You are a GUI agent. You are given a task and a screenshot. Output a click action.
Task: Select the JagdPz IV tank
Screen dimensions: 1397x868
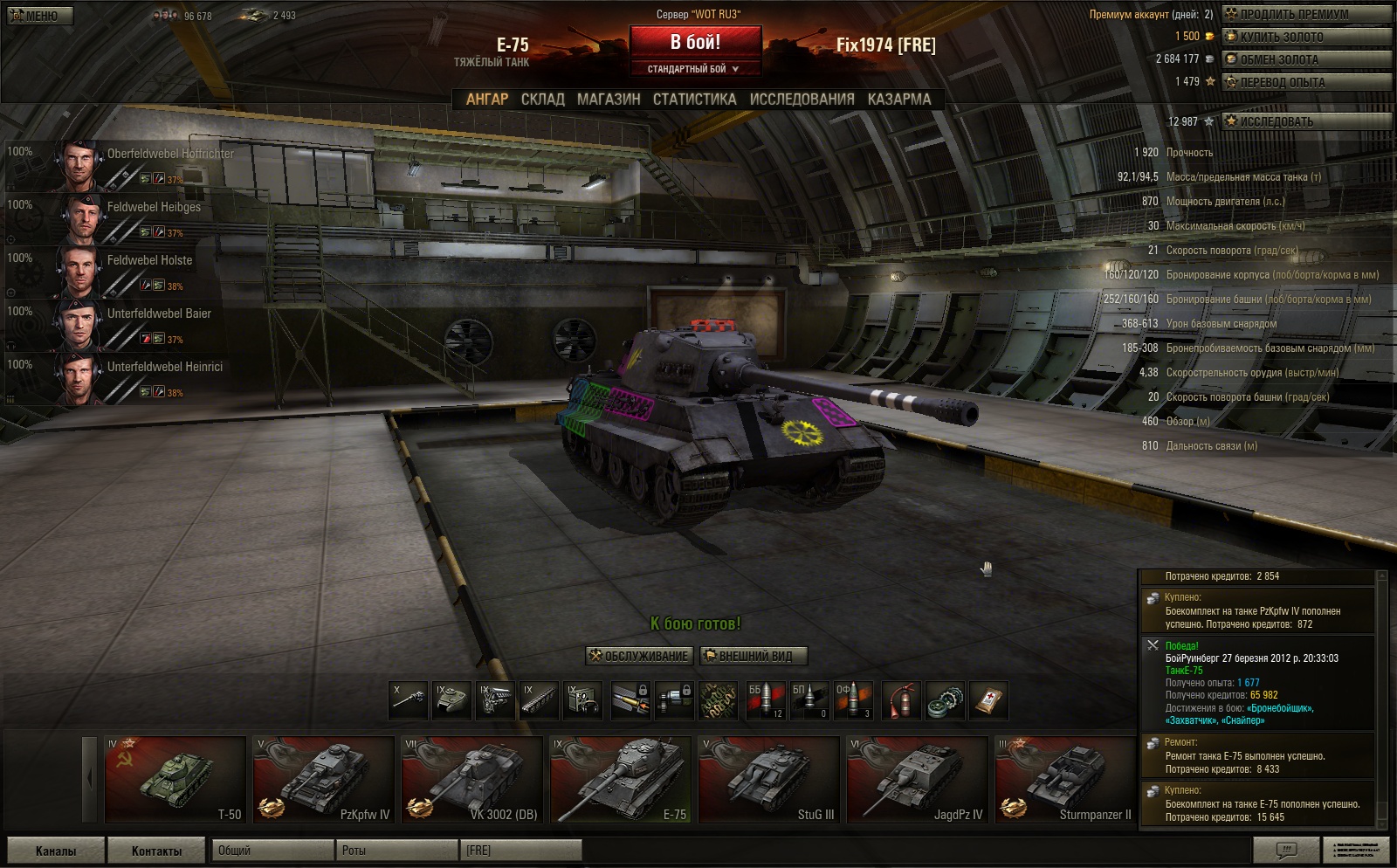tap(918, 780)
